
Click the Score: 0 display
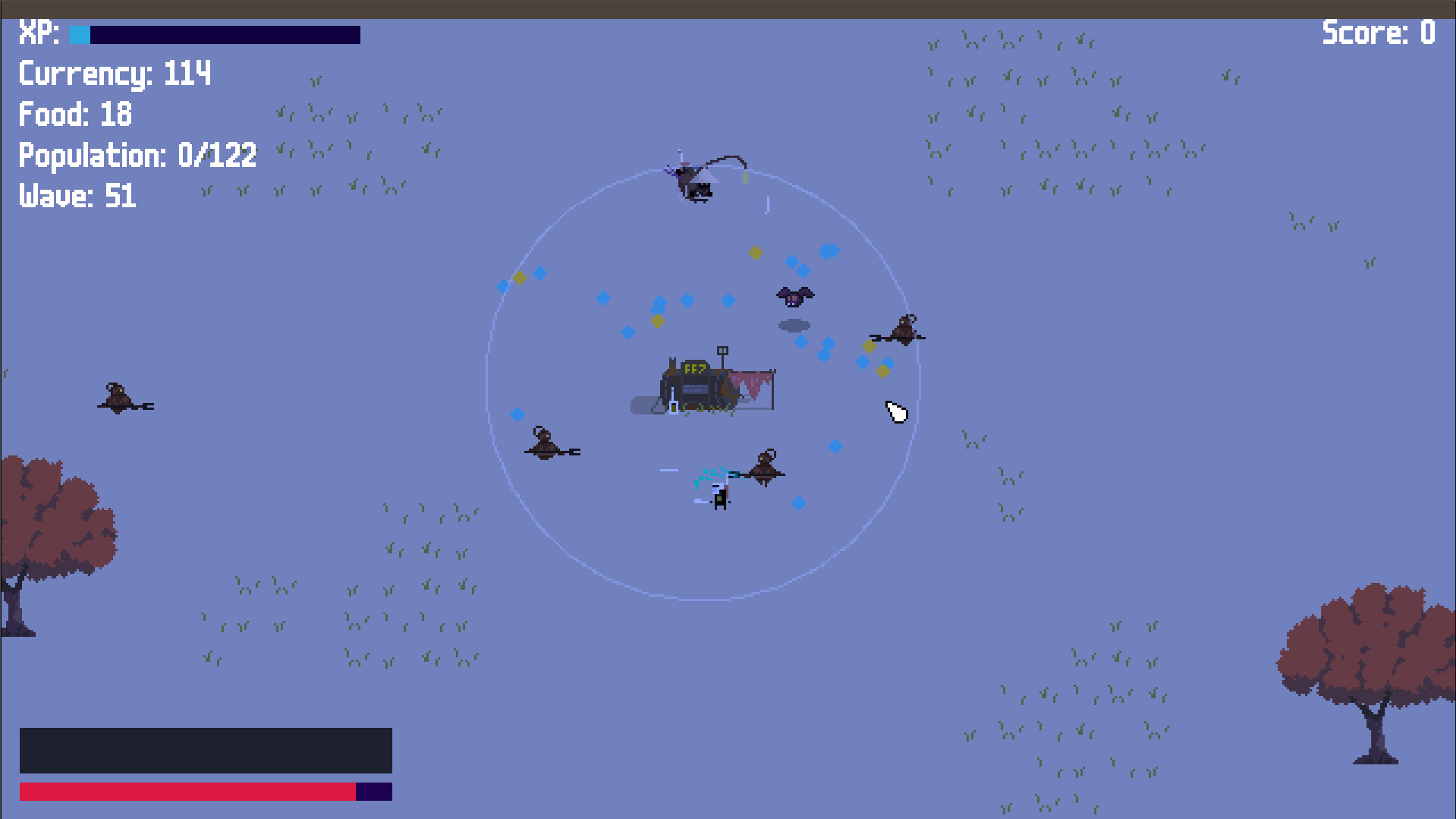click(x=1377, y=33)
